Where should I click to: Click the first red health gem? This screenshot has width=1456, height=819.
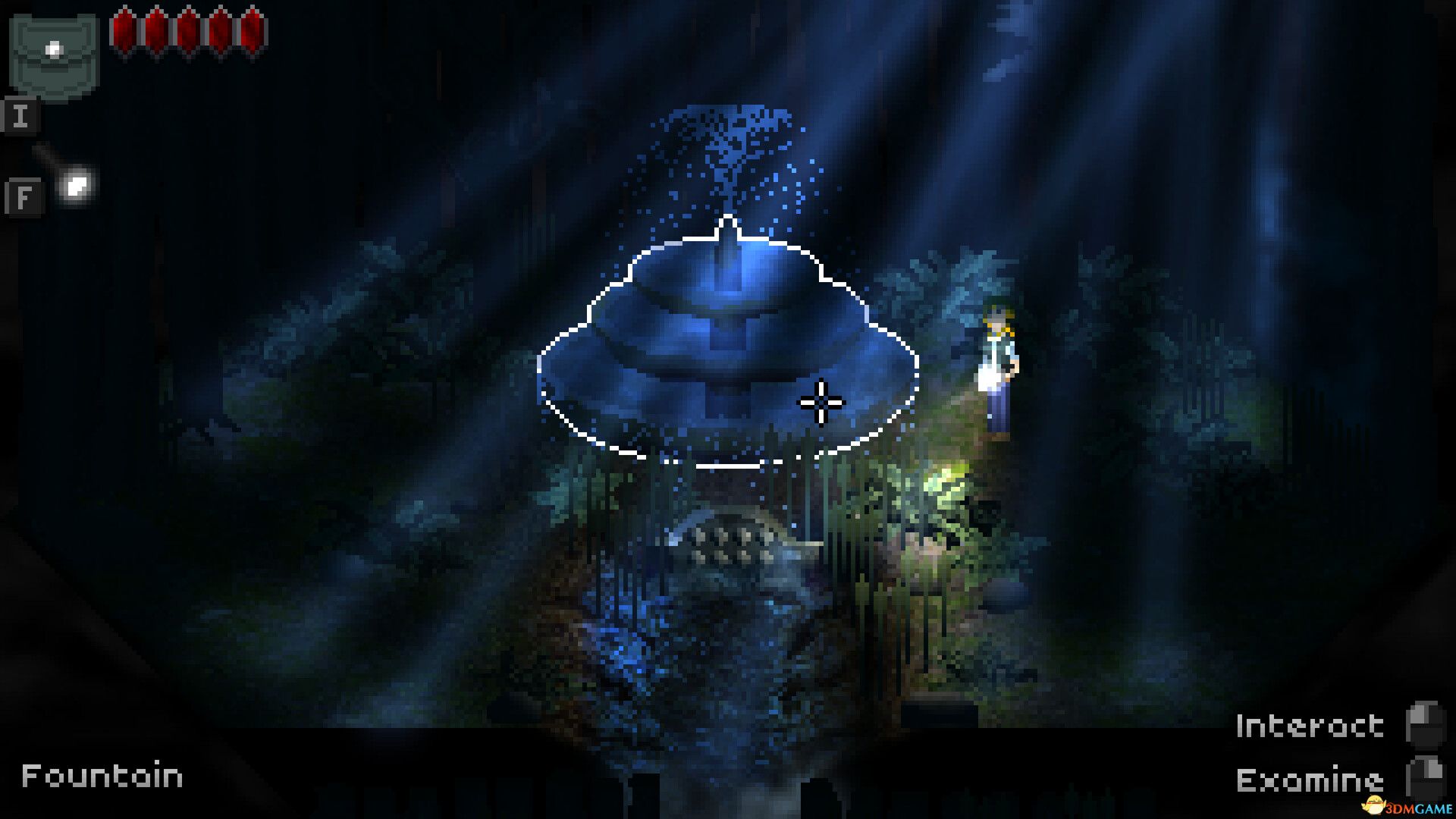click(x=124, y=30)
